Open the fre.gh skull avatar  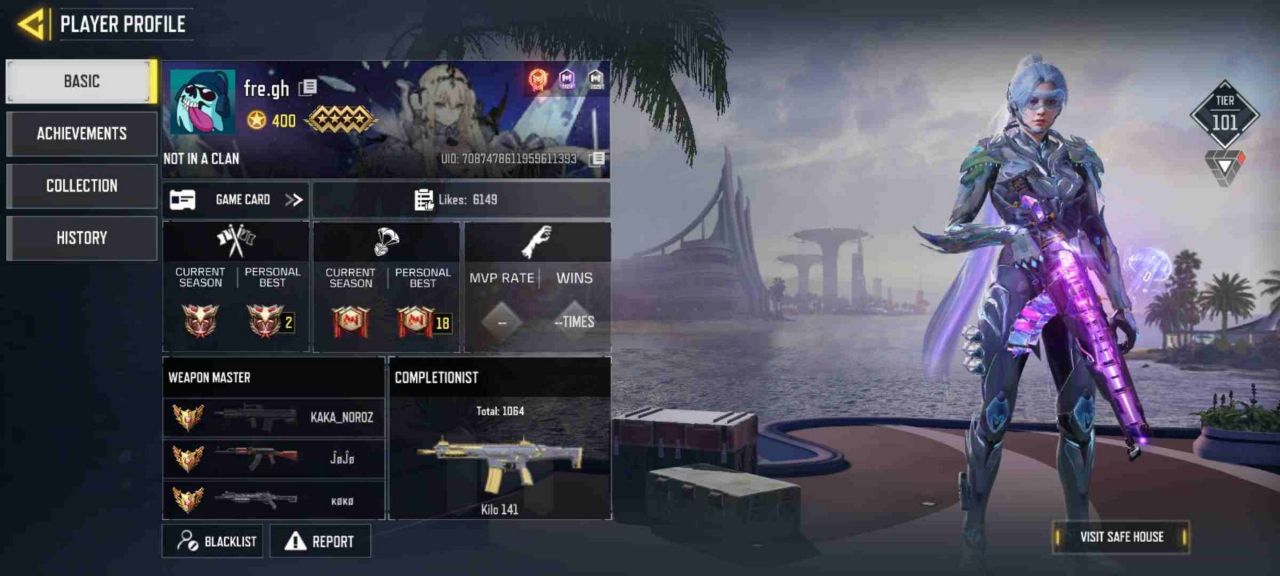(x=202, y=101)
